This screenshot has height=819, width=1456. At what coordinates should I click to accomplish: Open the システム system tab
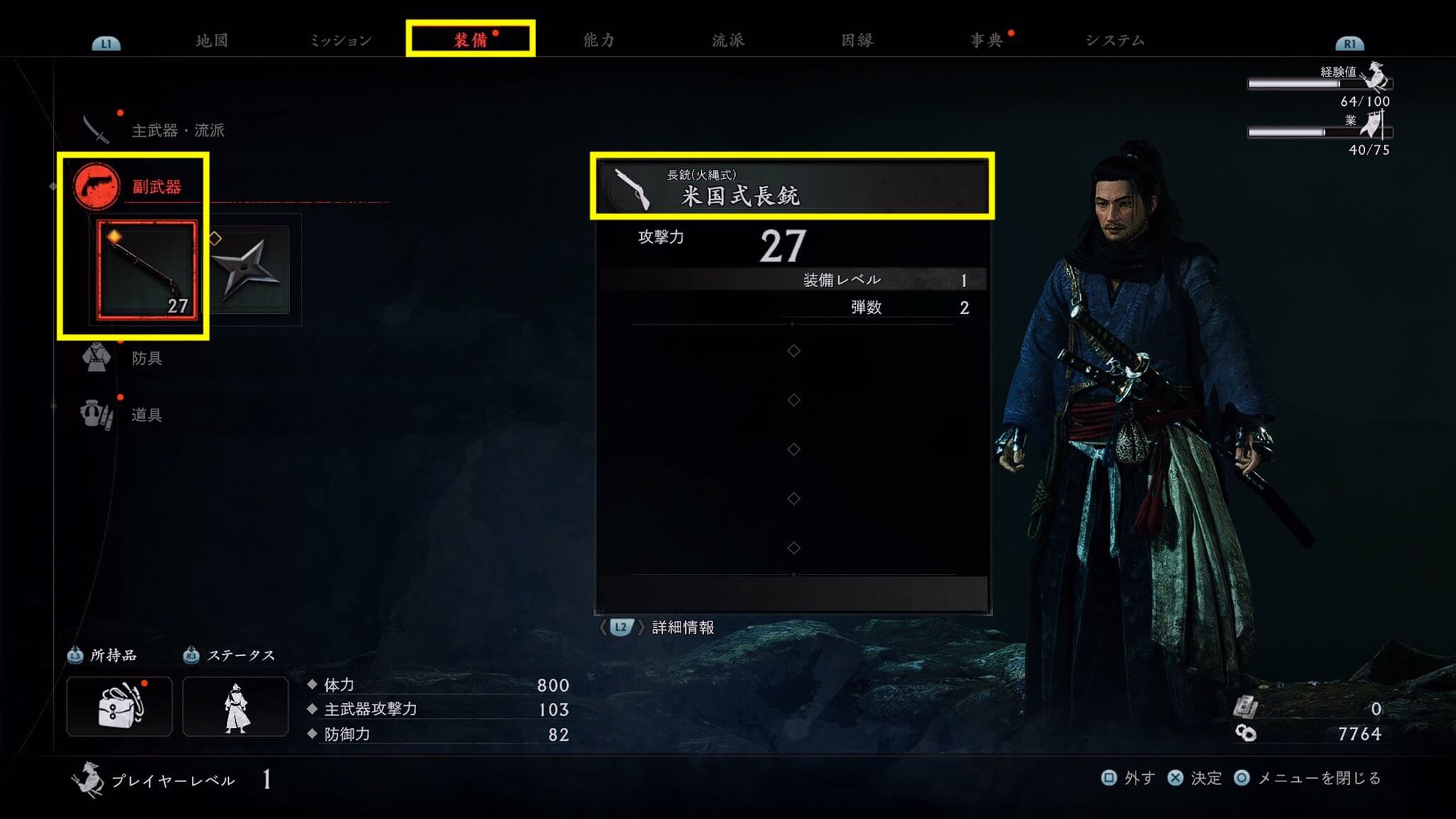click(x=1115, y=41)
